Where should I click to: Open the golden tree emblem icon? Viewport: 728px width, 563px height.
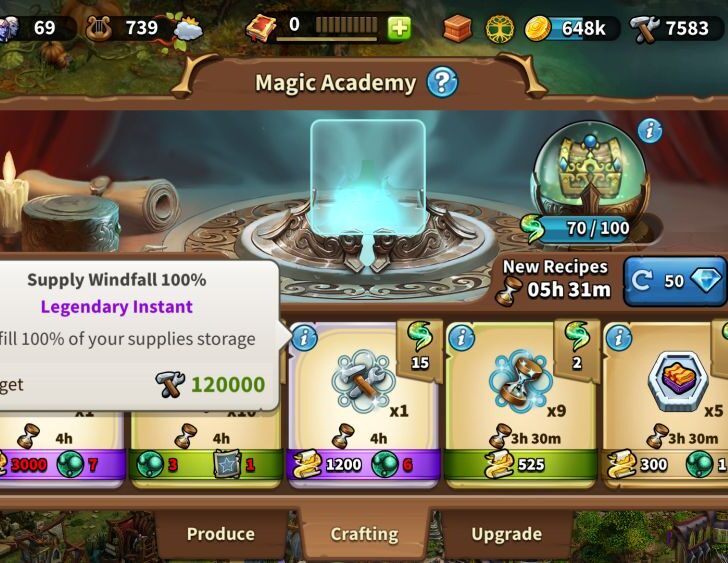(499, 28)
